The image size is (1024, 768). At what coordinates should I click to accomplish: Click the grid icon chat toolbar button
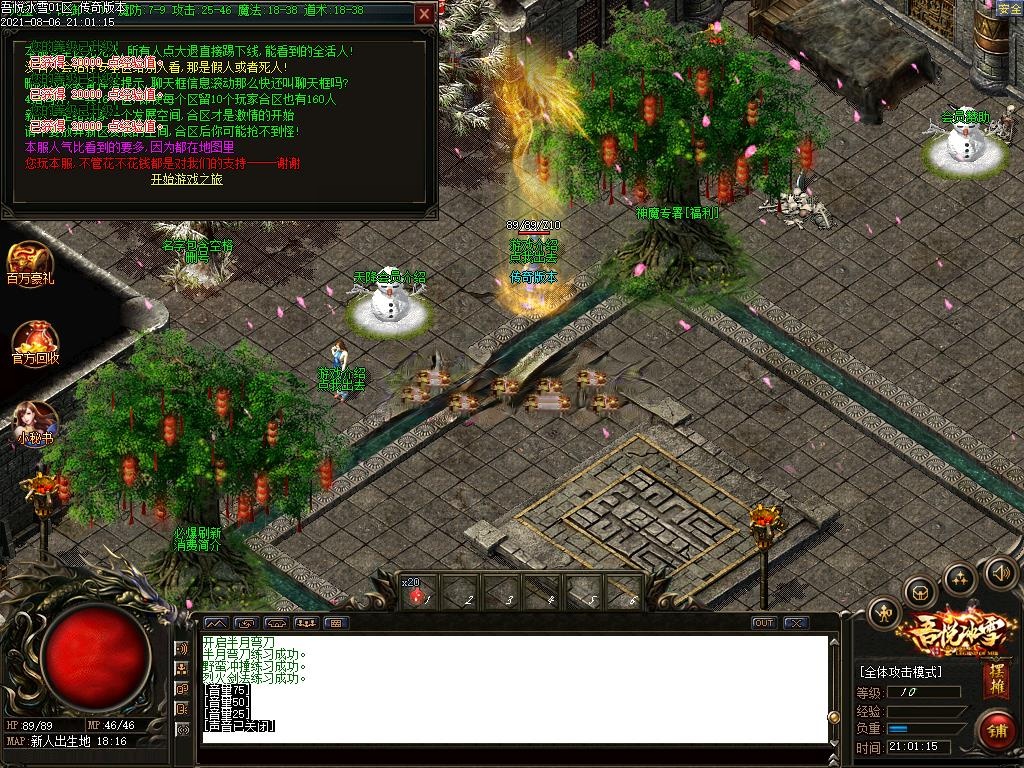pos(336,623)
